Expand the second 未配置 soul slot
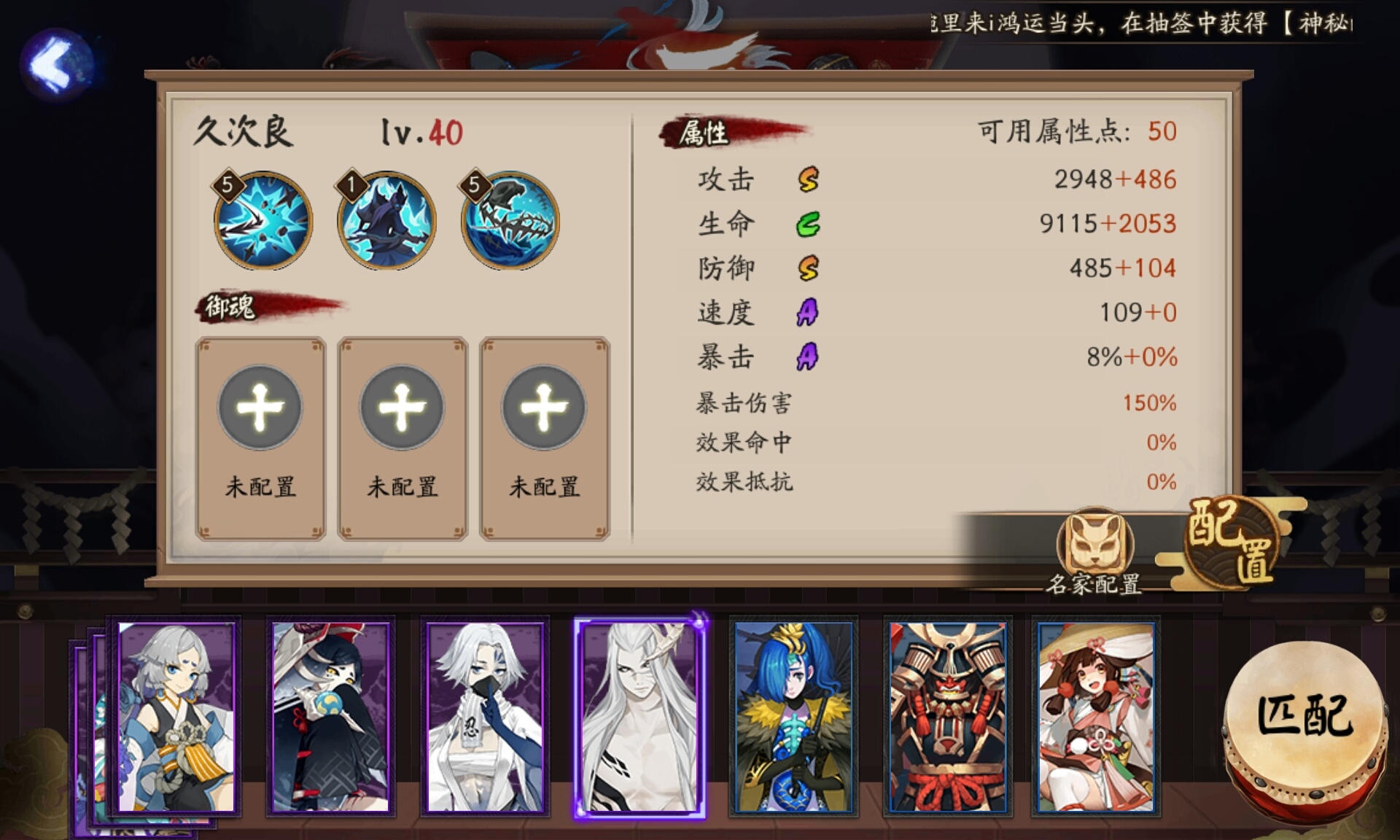The height and width of the screenshot is (840, 1400). (x=402, y=408)
